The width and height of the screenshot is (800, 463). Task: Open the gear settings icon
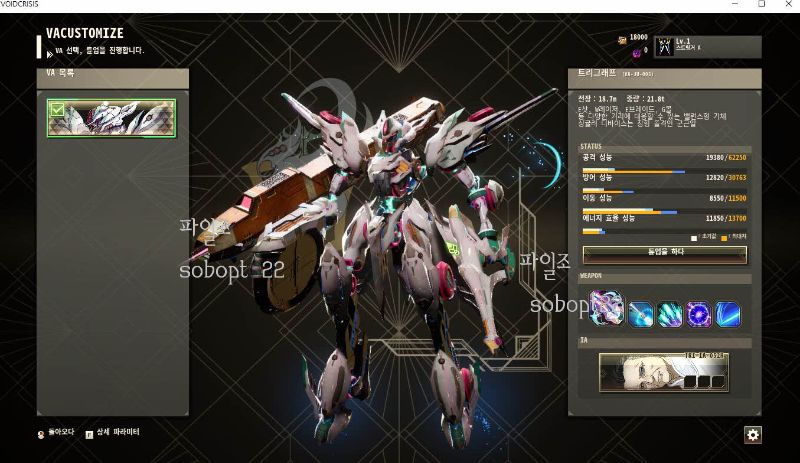tap(753, 434)
